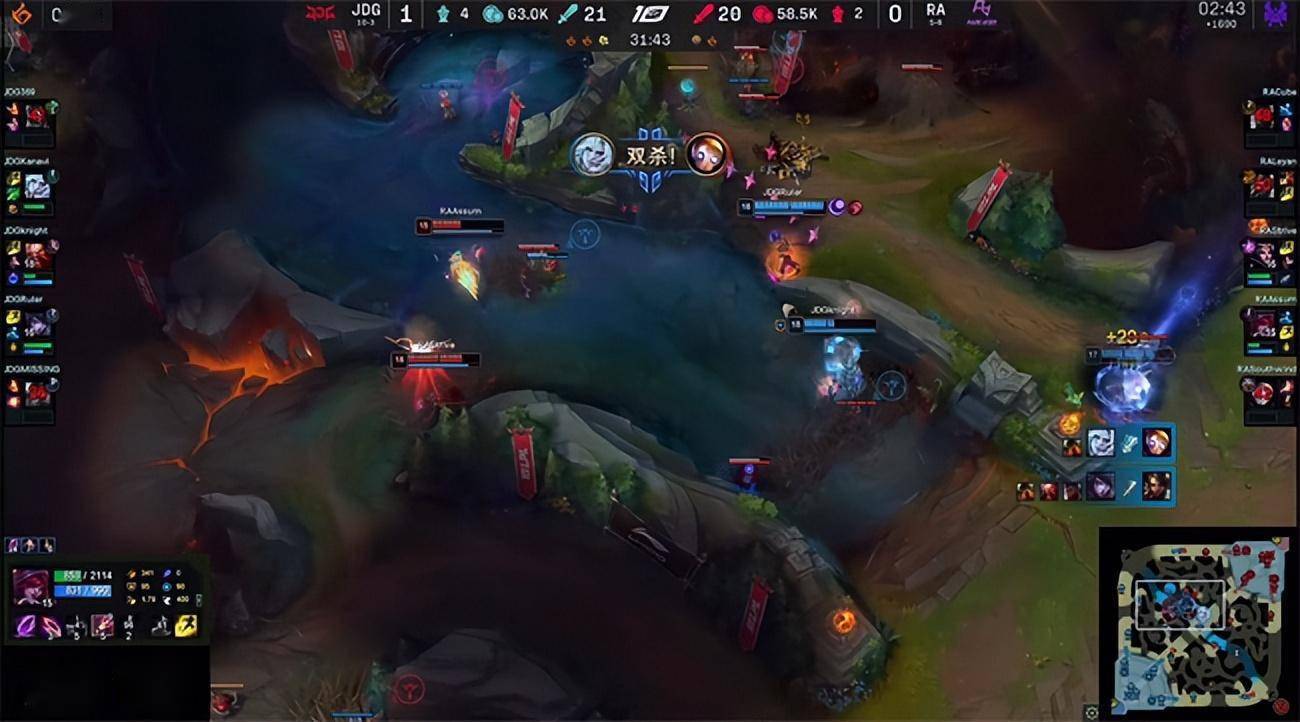Activate the first purple ability icon
Viewport: 1300px width, 722px height.
coord(27,627)
